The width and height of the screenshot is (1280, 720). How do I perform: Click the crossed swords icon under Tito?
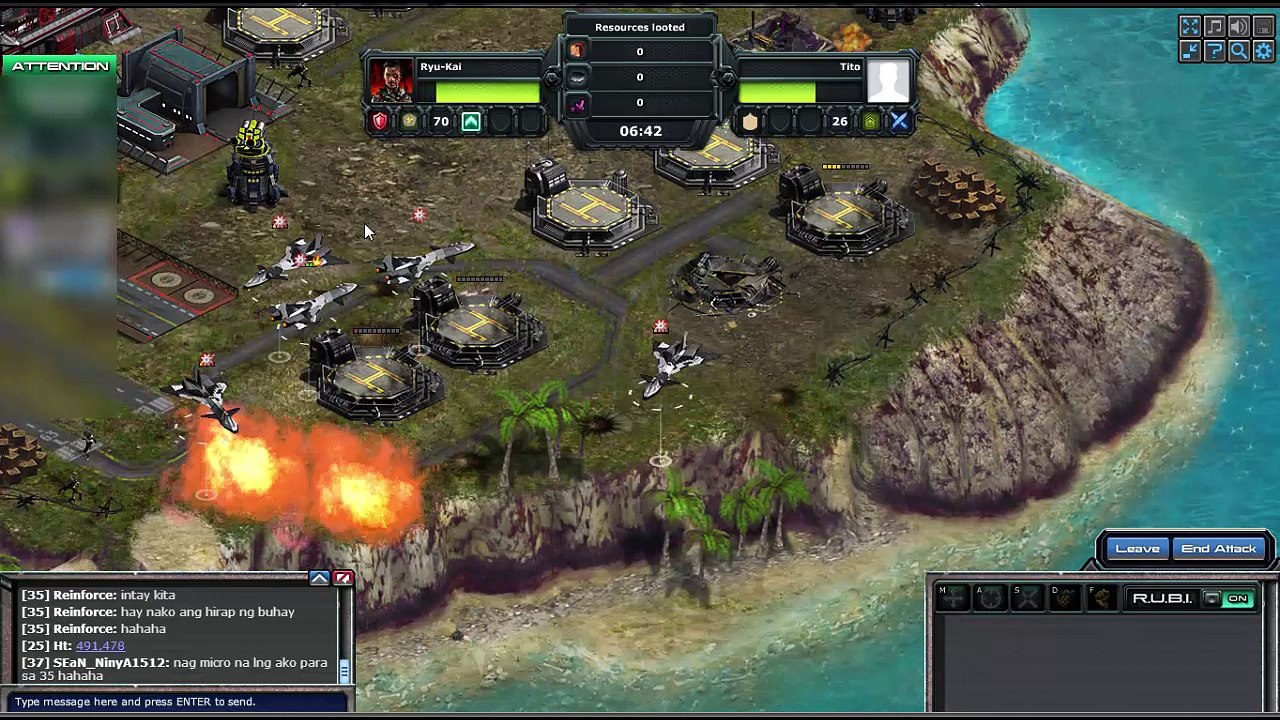click(x=899, y=122)
